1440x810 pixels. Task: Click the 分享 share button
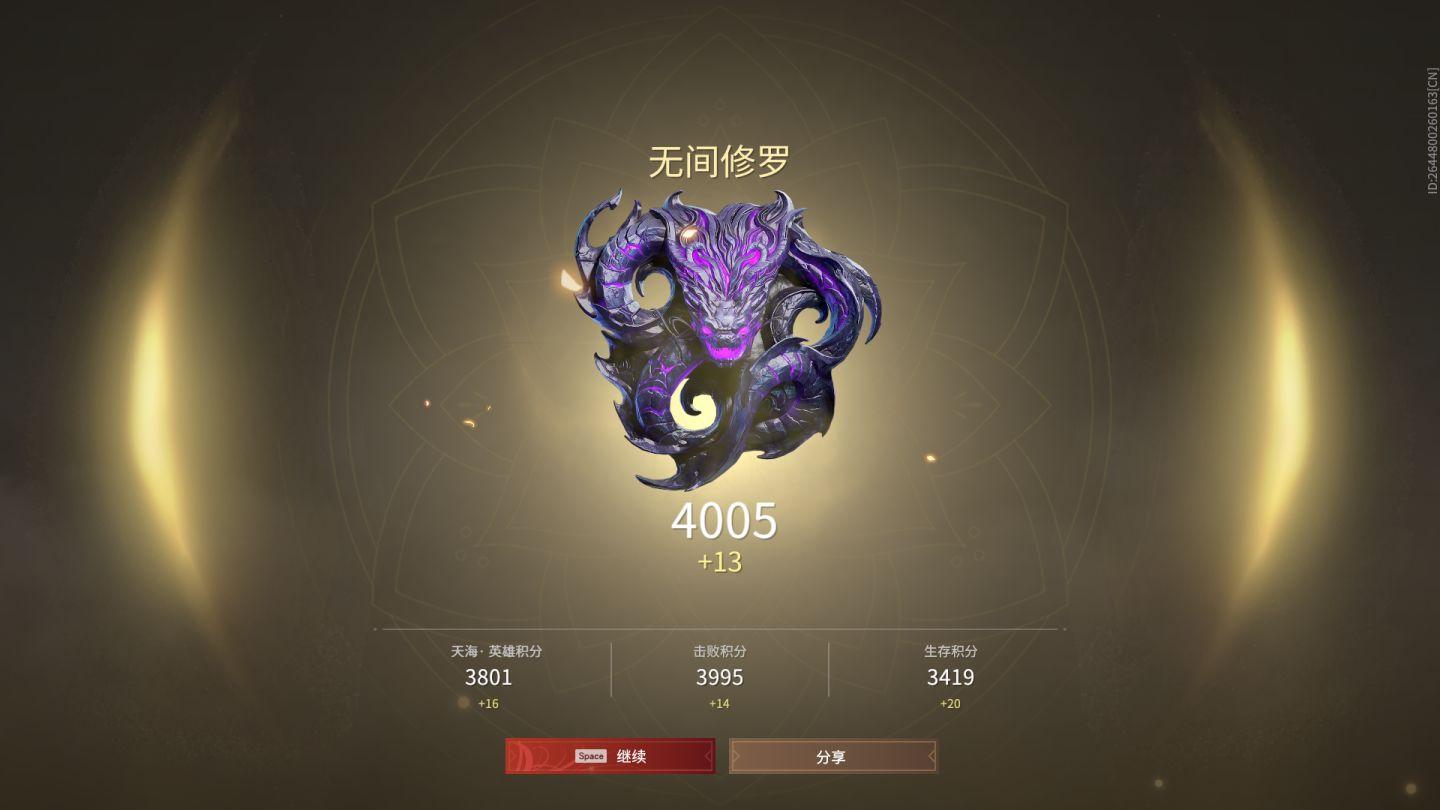coord(833,756)
